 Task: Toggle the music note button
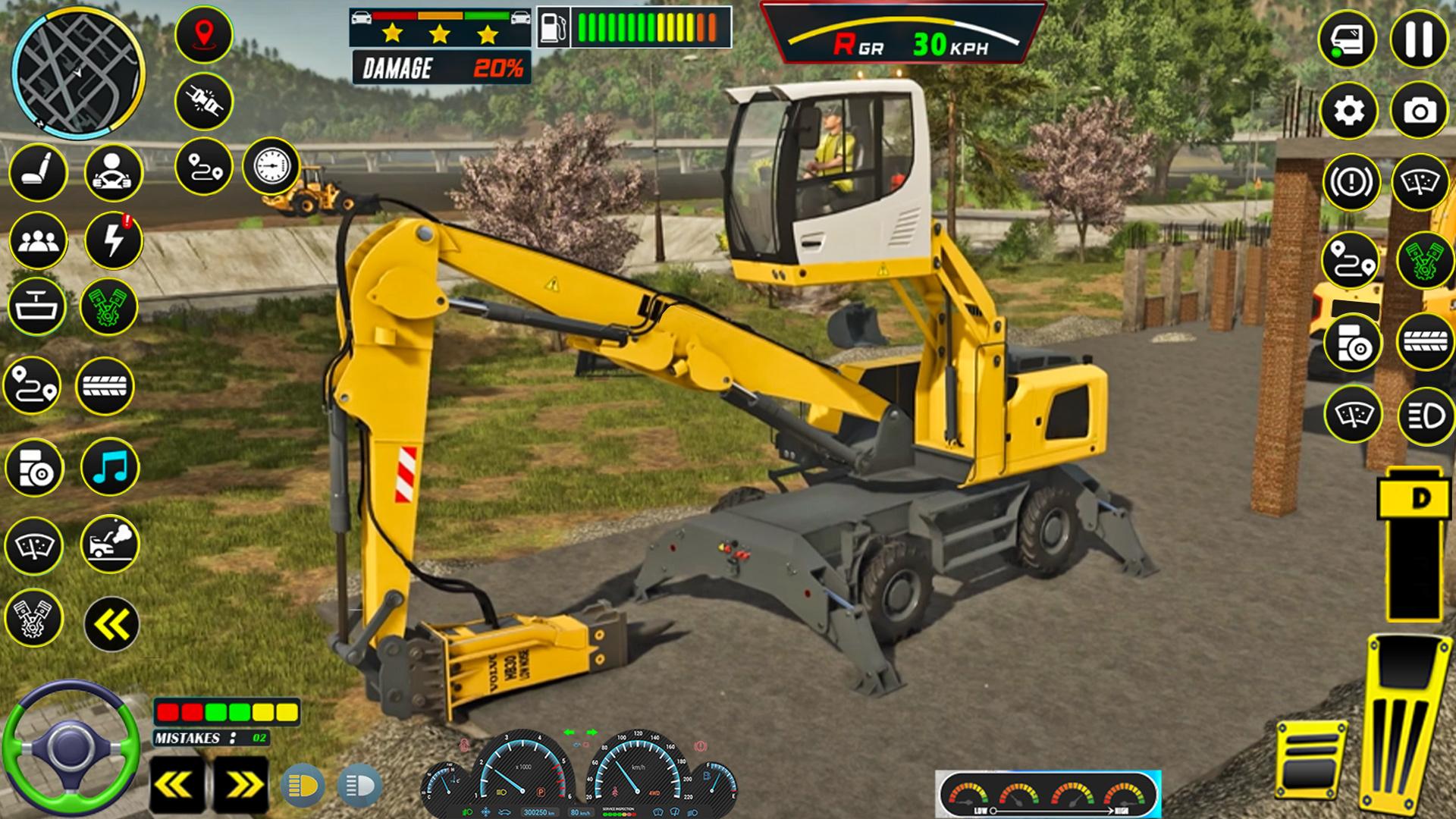[x=110, y=467]
